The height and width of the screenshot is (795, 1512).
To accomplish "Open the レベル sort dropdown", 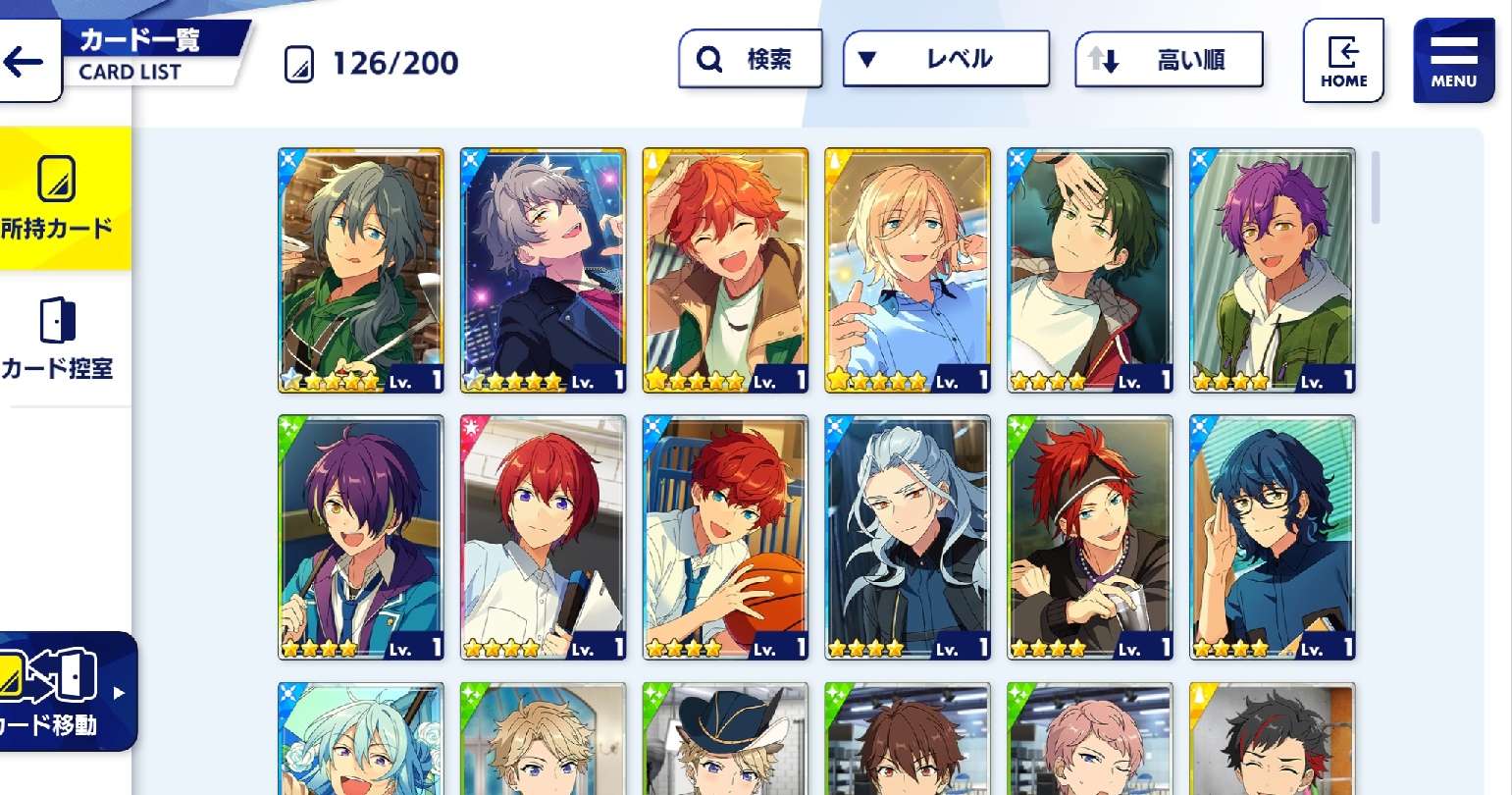I will [x=946, y=60].
